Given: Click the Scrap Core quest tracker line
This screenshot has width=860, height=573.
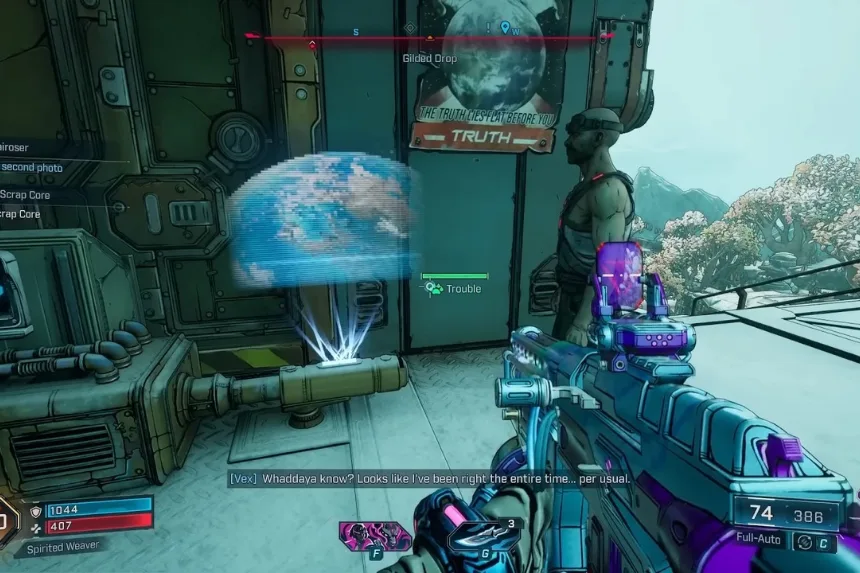Looking at the screenshot, I should click(25, 195).
